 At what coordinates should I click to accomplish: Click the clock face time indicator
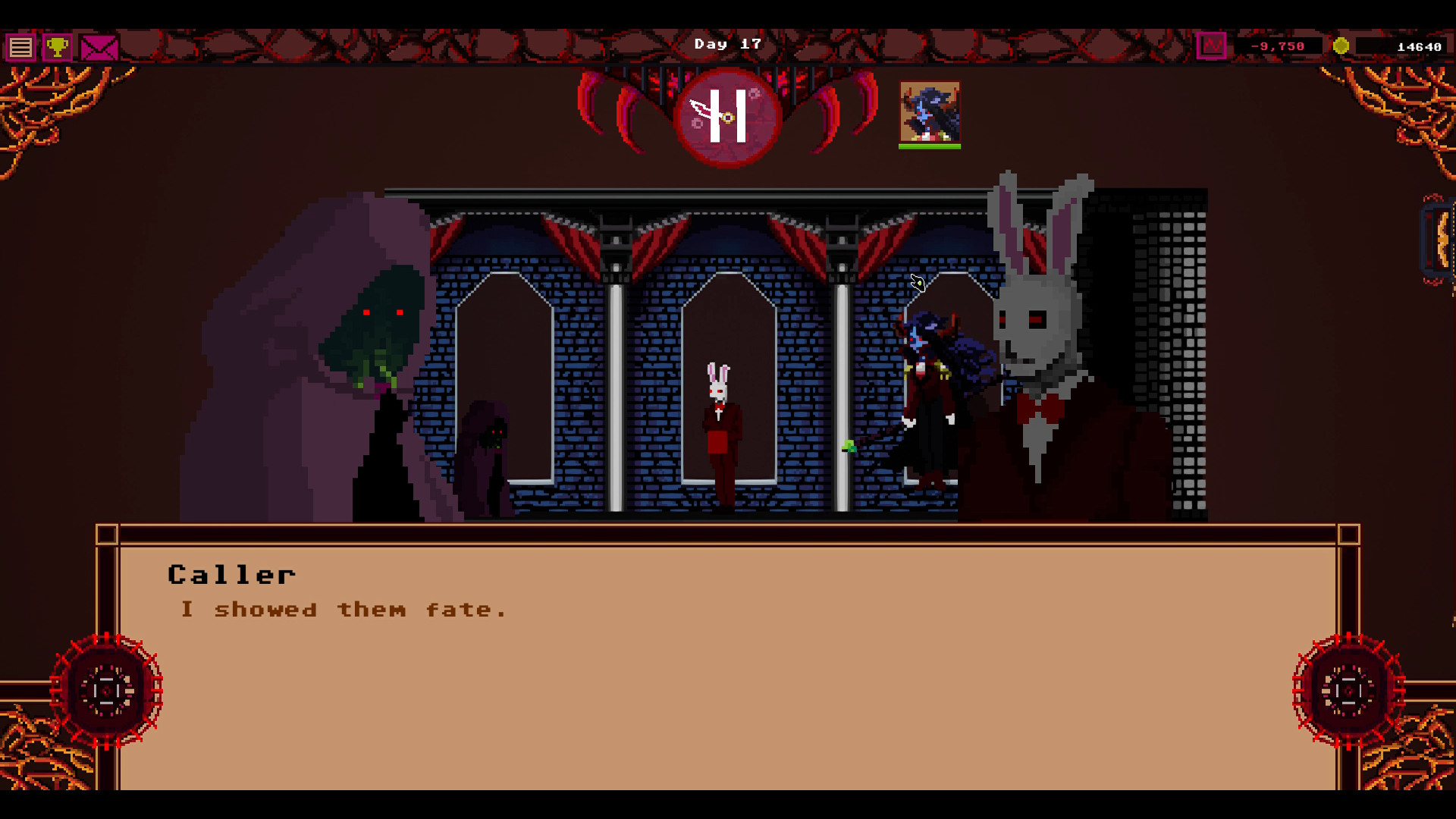tap(730, 118)
